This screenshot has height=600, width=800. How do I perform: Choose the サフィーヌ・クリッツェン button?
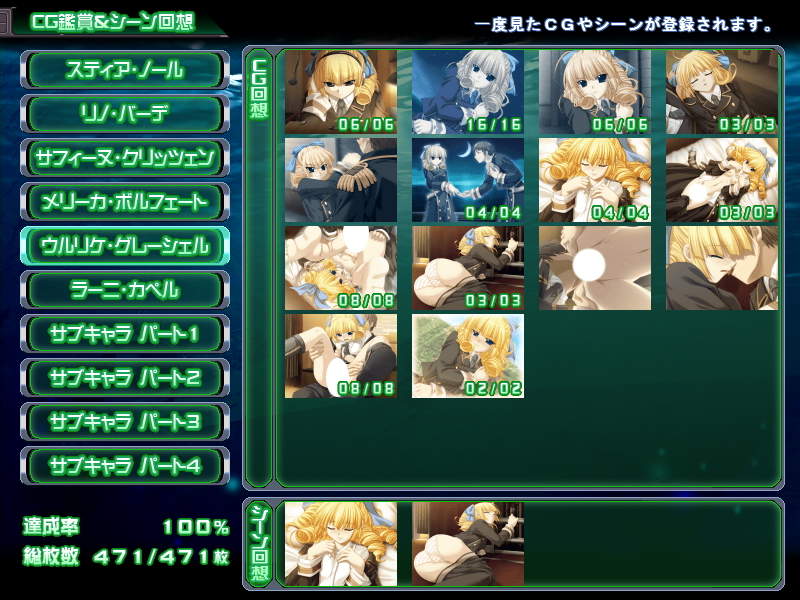click(x=125, y=158)
